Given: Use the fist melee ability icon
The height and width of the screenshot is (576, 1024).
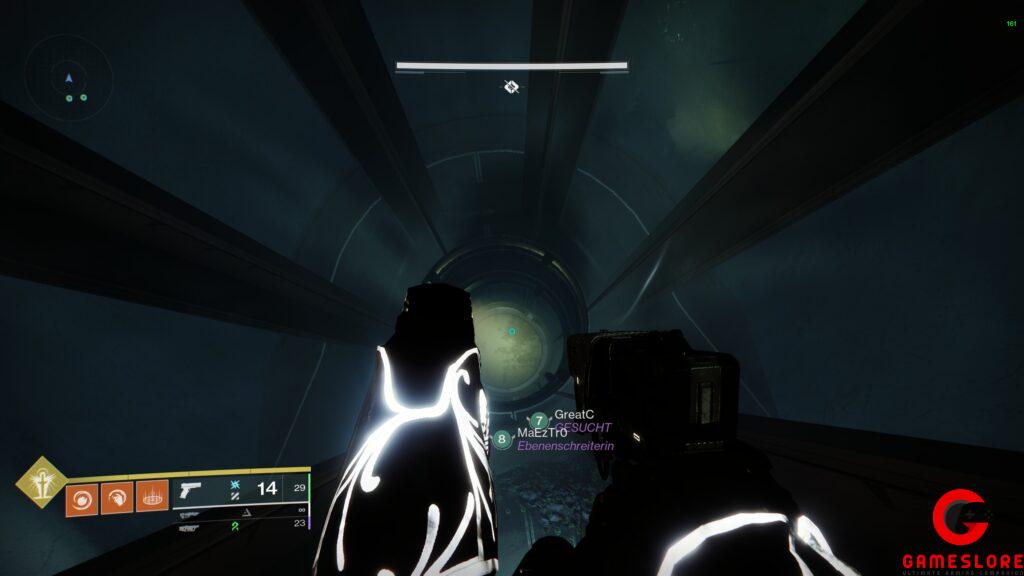Looking at the screenshot, I should (117, 495).
